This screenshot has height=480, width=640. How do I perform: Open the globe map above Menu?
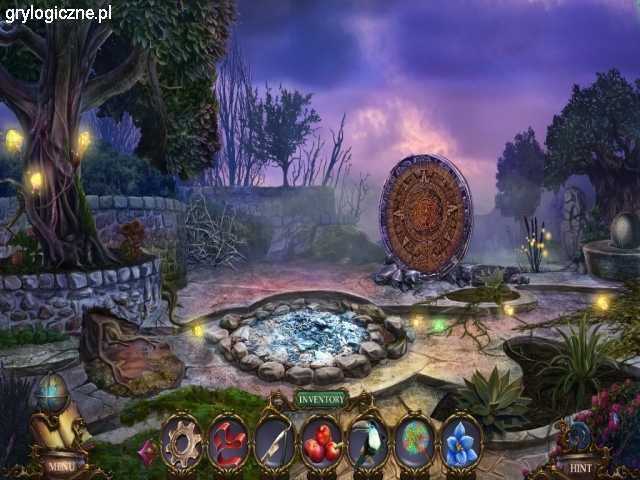click(51, 393)
